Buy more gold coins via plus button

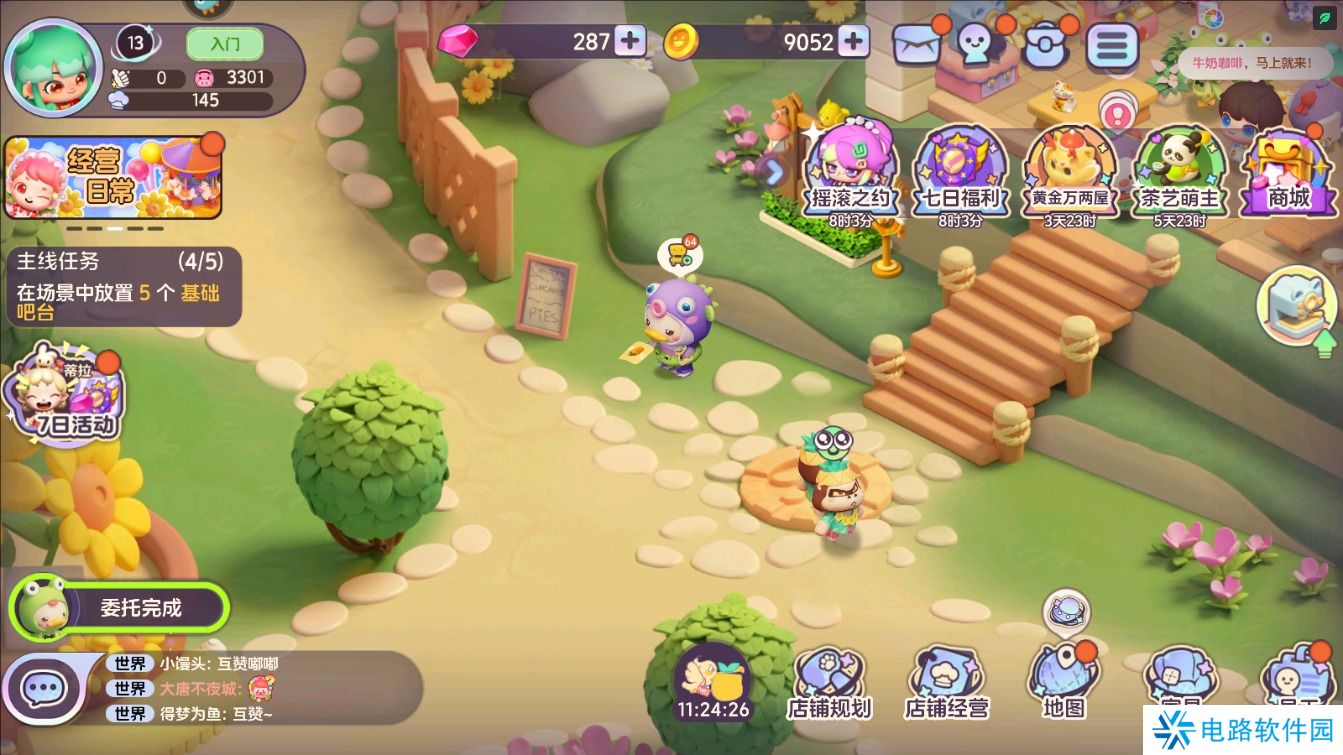[853, 41]
